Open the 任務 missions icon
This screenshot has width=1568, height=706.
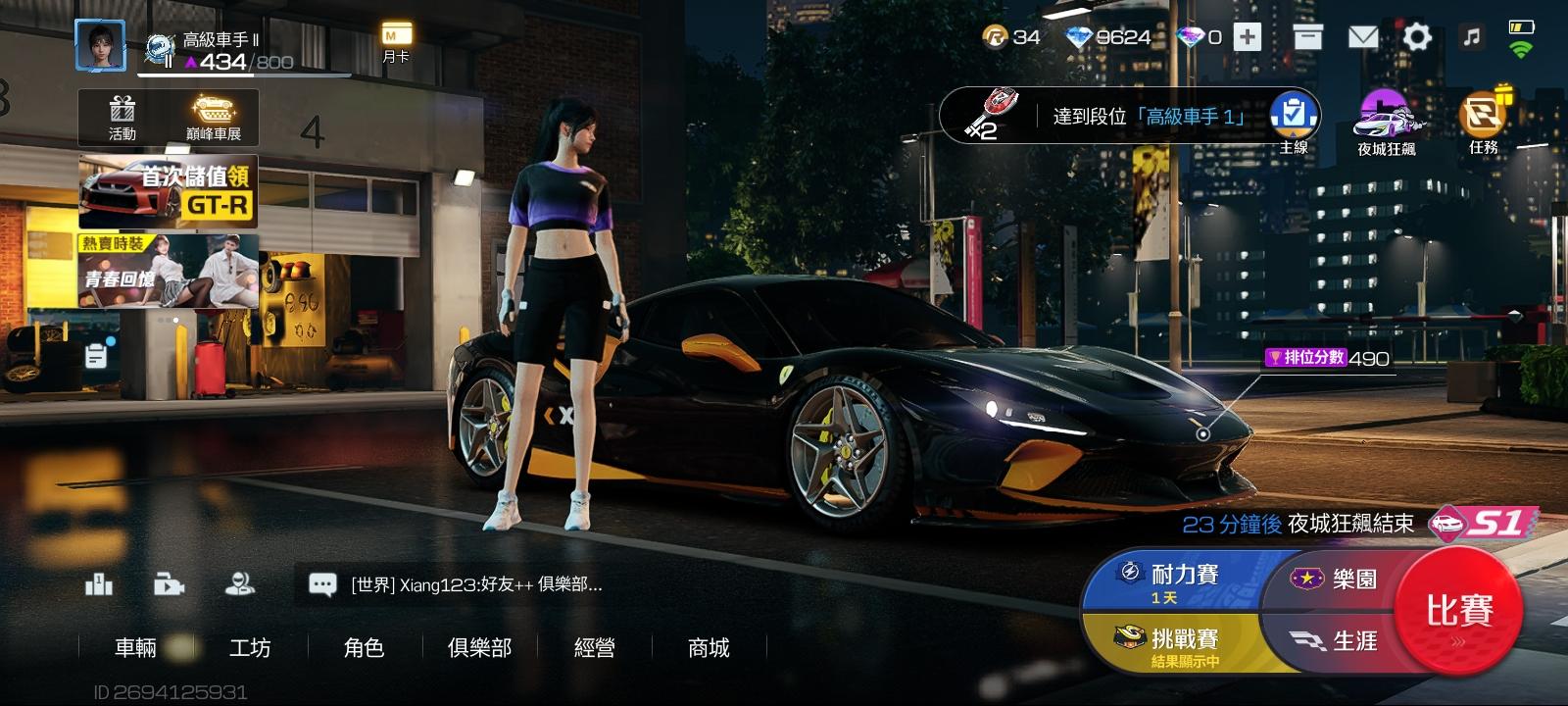pos(1483,122)
